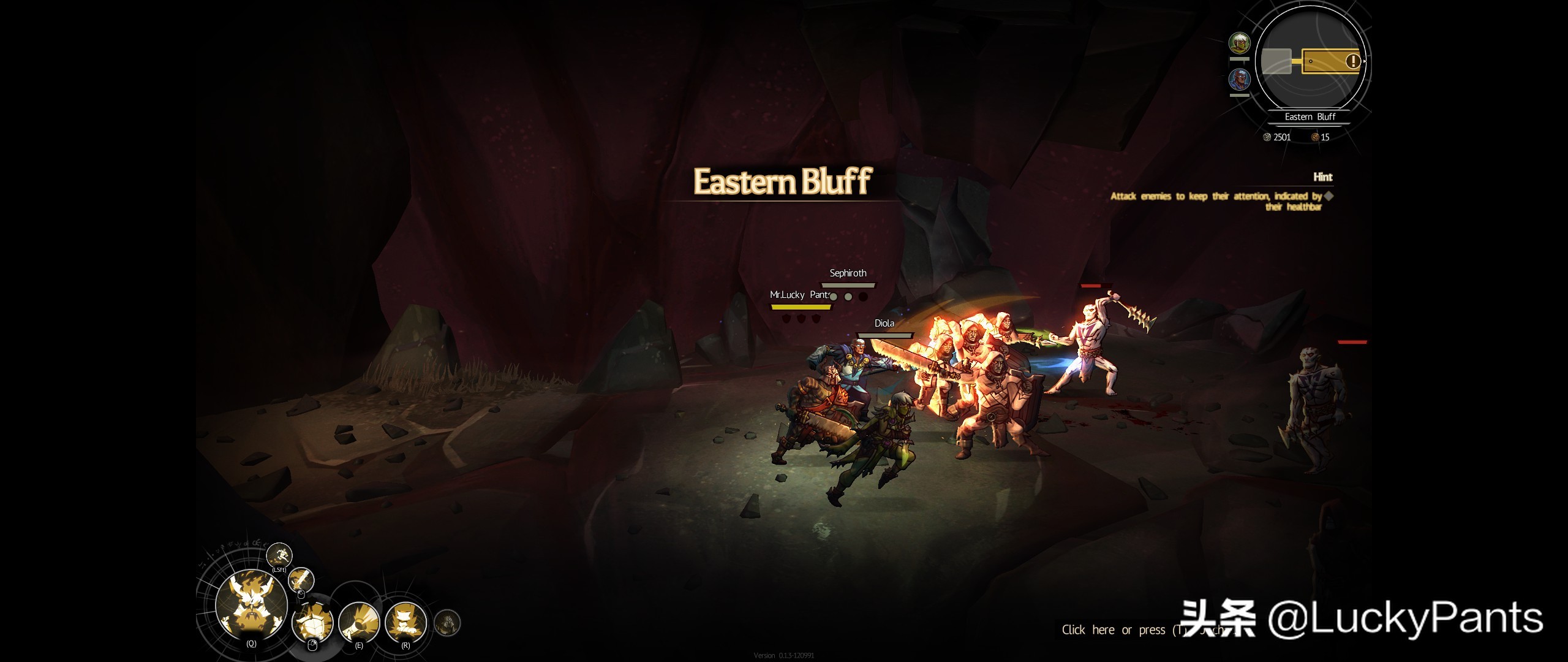Select the exclamation mark marker on minimap
This screenshot has width=1568, height=662.
(1352, 61)
